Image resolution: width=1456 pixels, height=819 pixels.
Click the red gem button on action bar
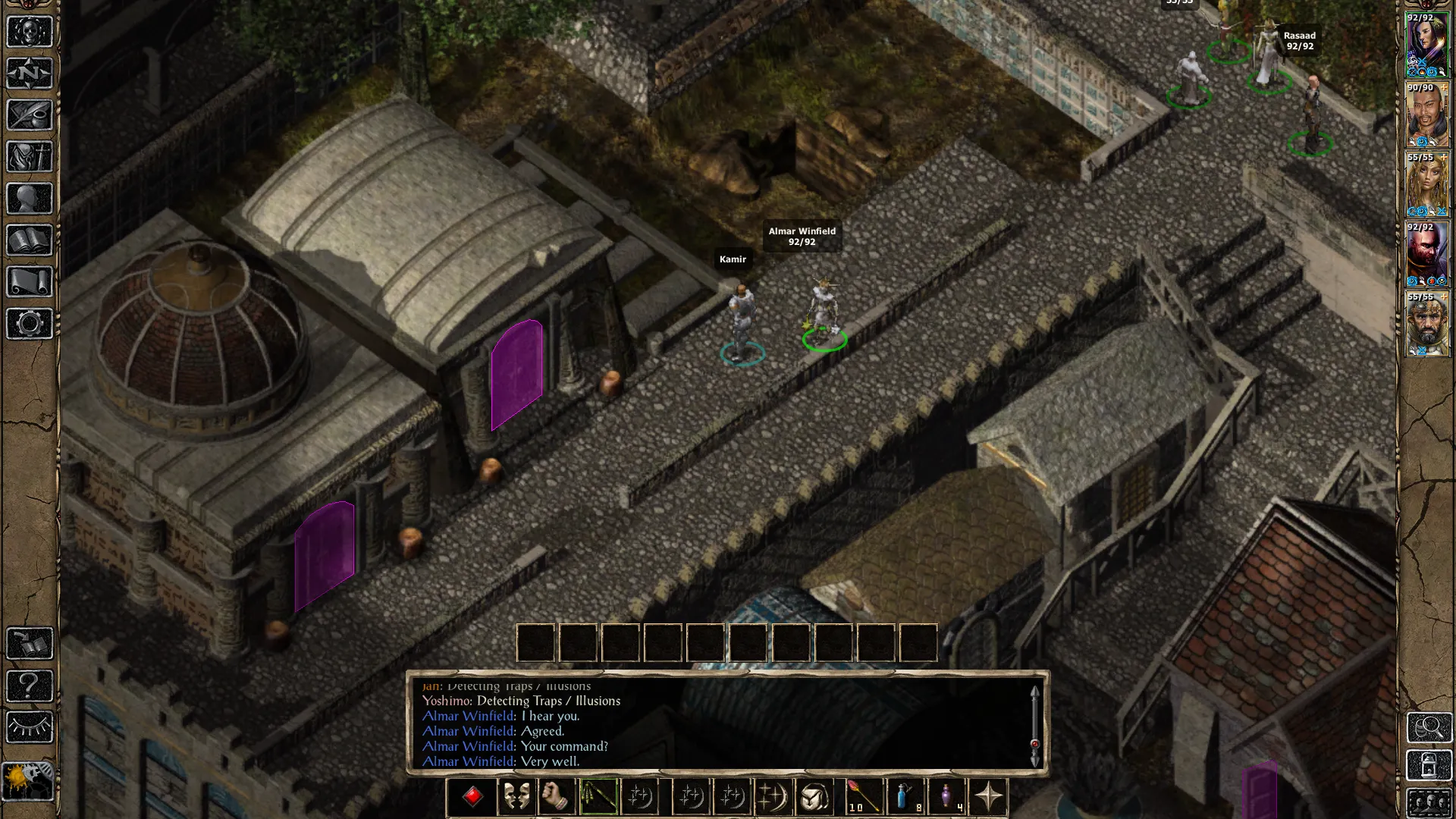point(472,797)
